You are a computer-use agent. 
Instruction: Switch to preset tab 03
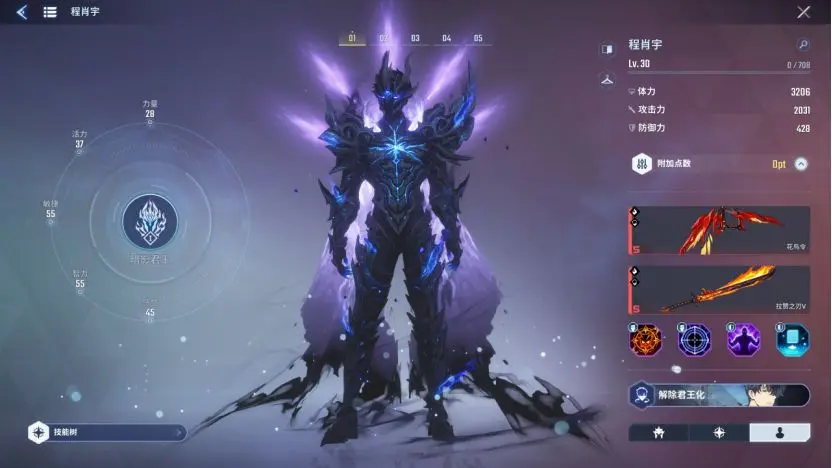415,39
